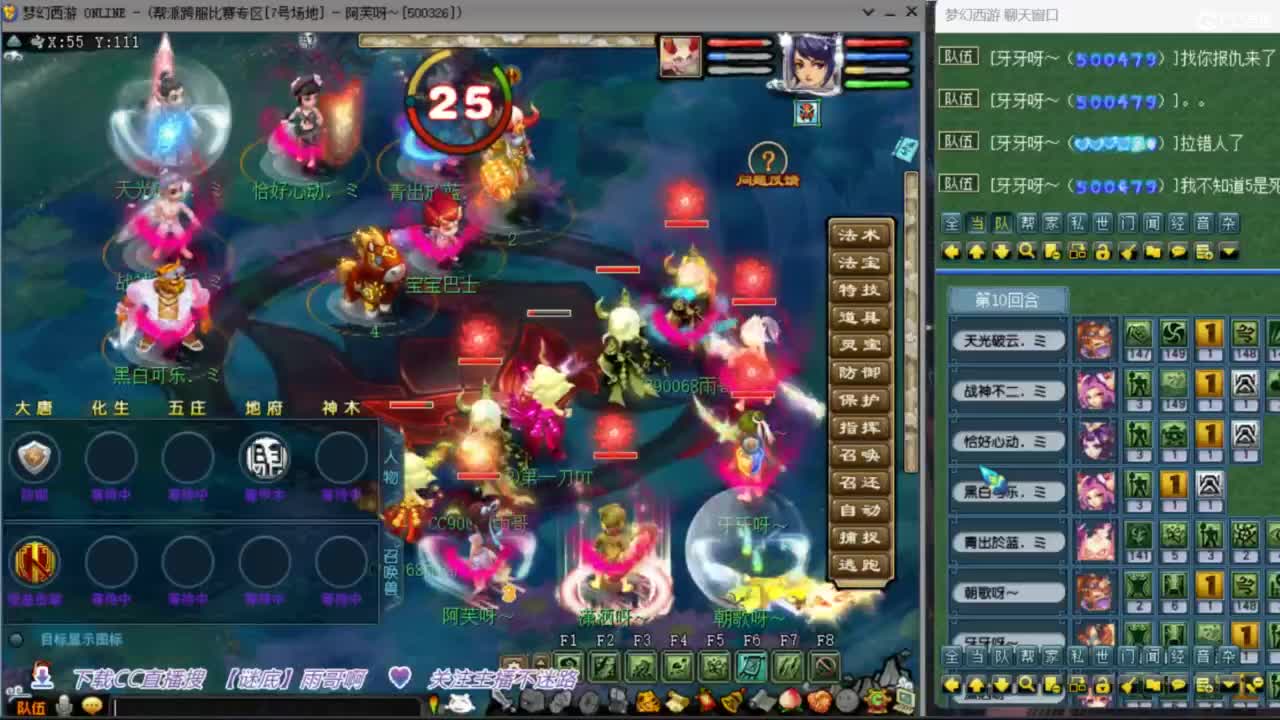This screenshot has width=1280, height=720.
Task: Click the title bar collapse chevron
Action: [x=866, y=12]
